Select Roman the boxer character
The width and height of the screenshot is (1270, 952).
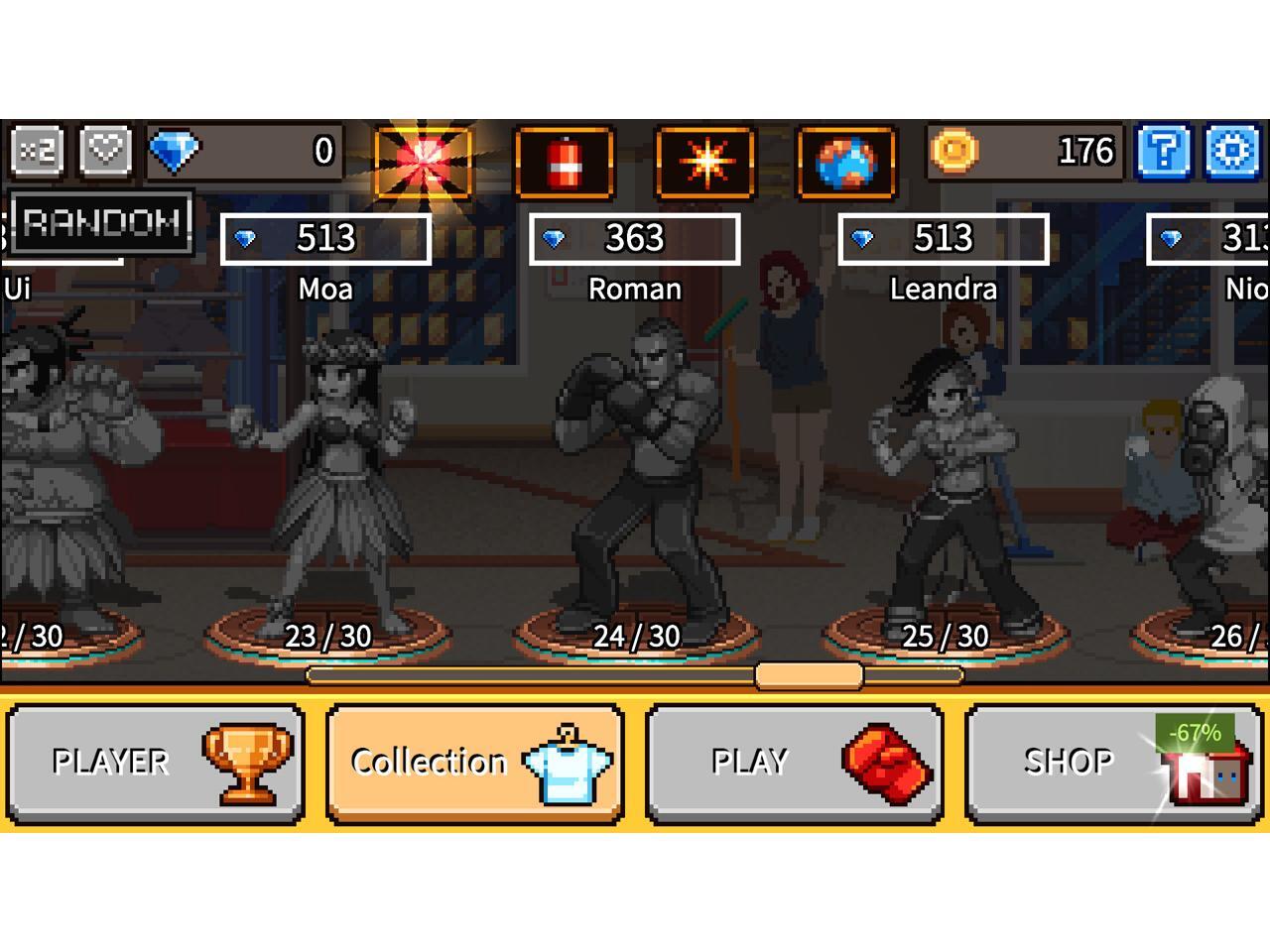tap(634, 476)
